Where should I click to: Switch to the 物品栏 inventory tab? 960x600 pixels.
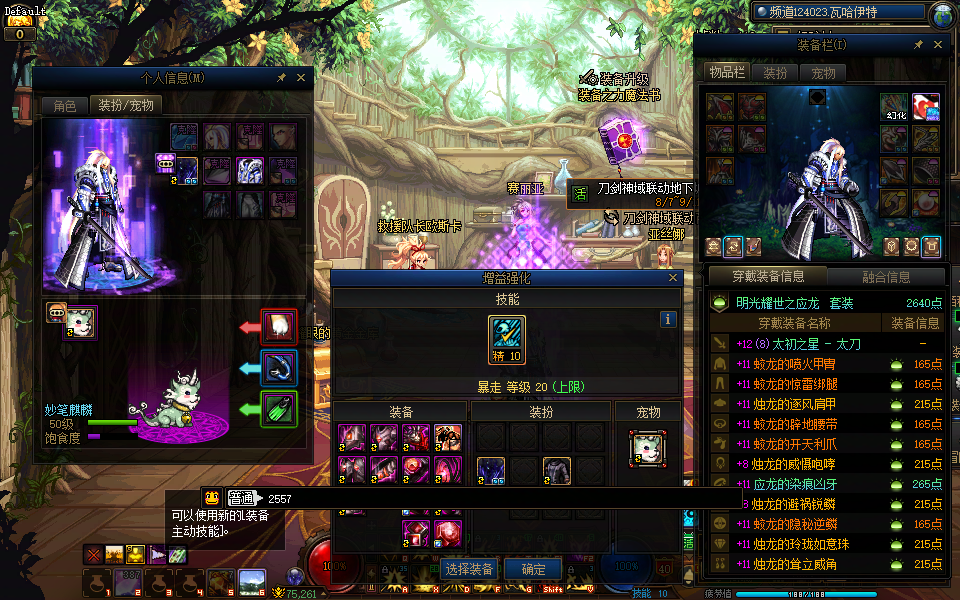click(727, 73)
